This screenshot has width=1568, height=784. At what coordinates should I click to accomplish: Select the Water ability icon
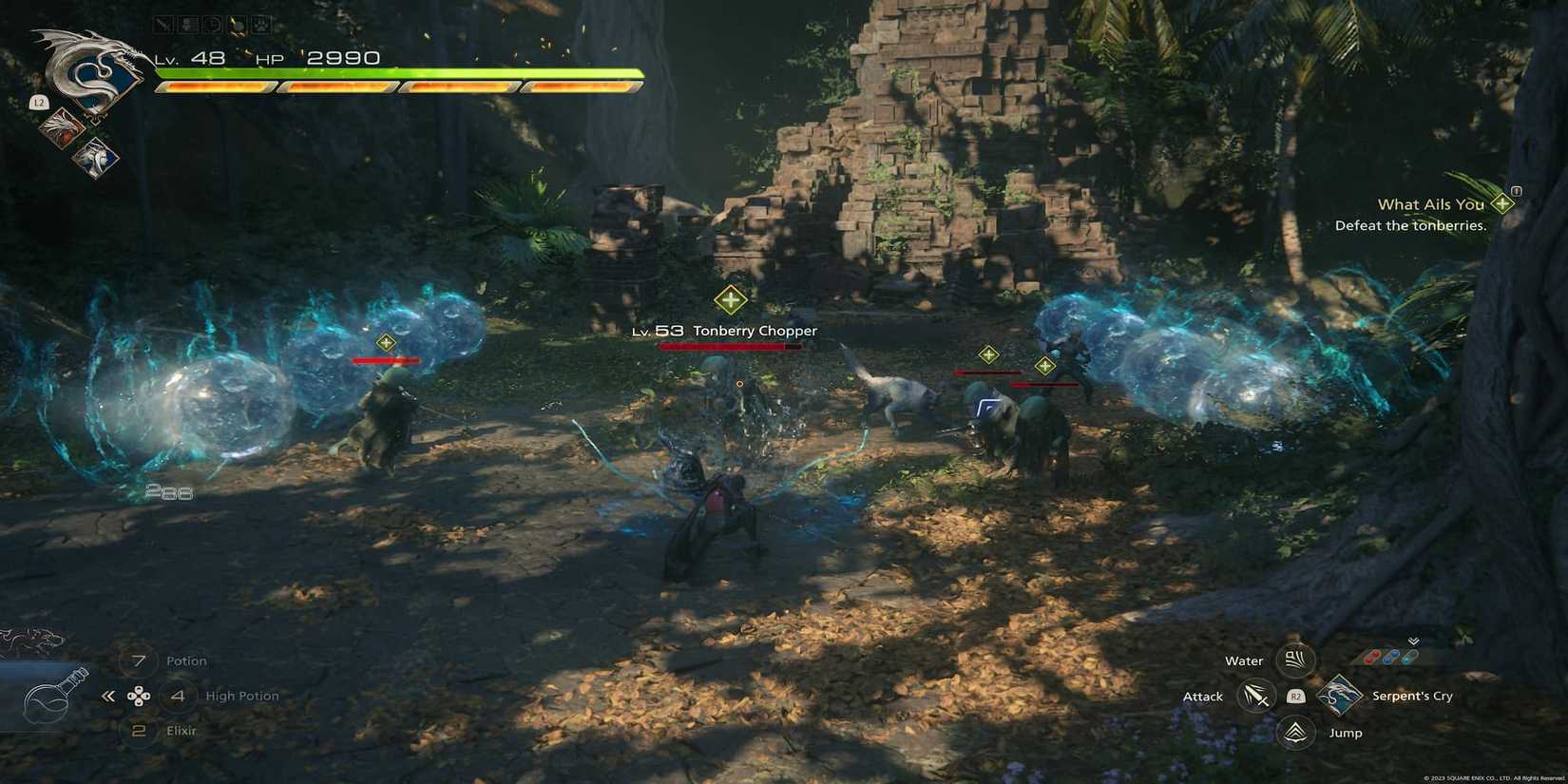click(1294, 660)
